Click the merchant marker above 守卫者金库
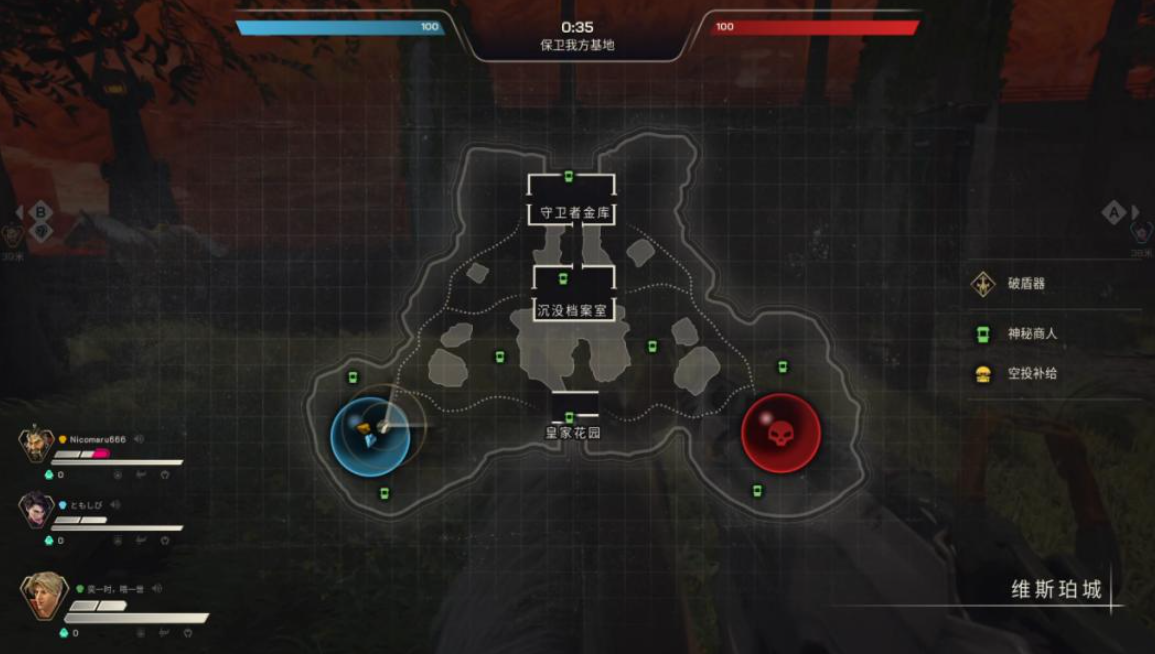The height and width of the screenshot is (654, 1155). coord(569,178)
